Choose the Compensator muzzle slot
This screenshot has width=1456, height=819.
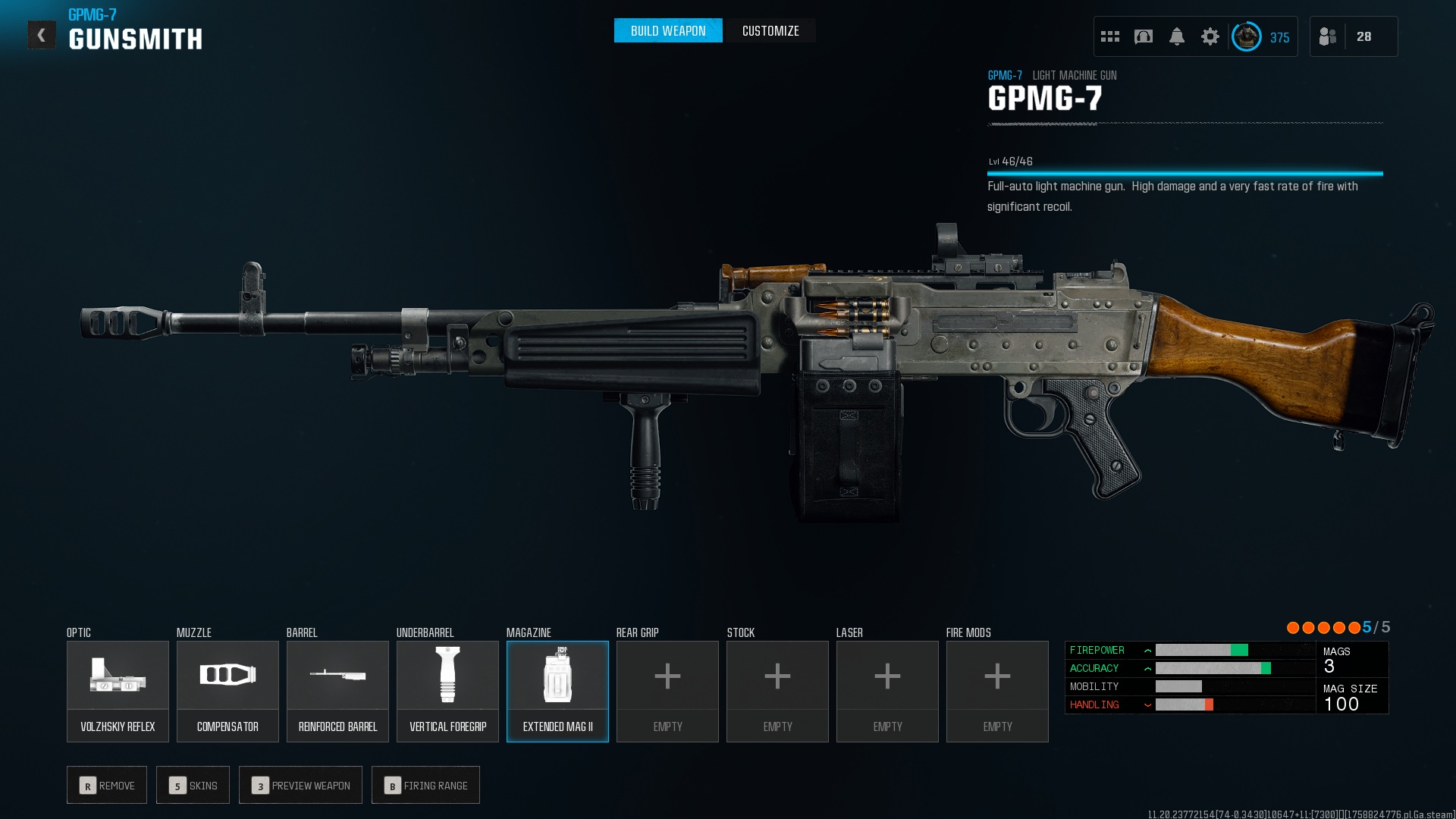[227, 691]
